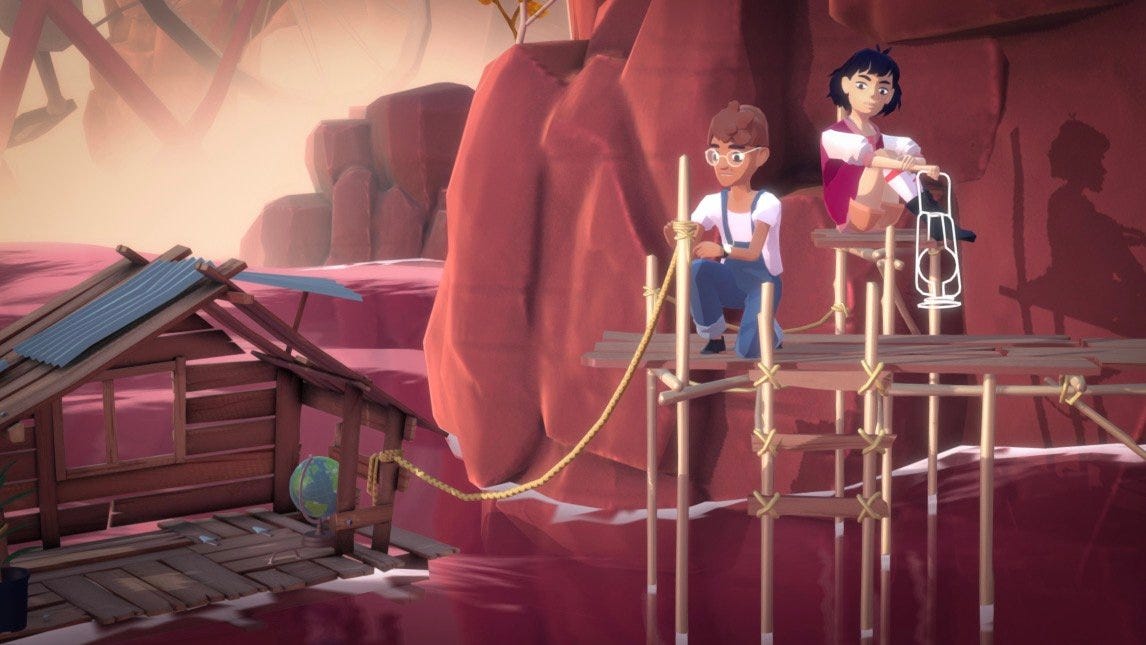Image resolution: width=1146 pixels, height=645 pixels.
Task: Select the white-outlined lantern
Action: [x=937, y=252]
